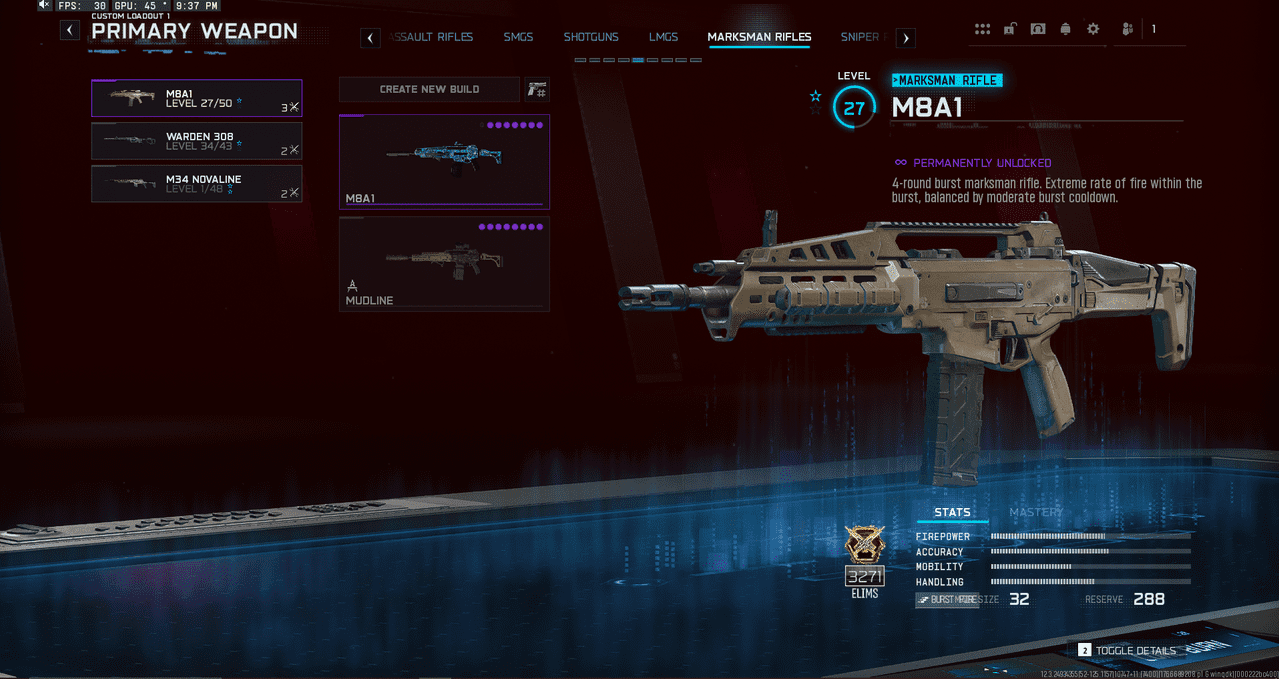Go back from the Primary Weapon screen
This screenshot has height=679, width=1279.
pos(69,30)
